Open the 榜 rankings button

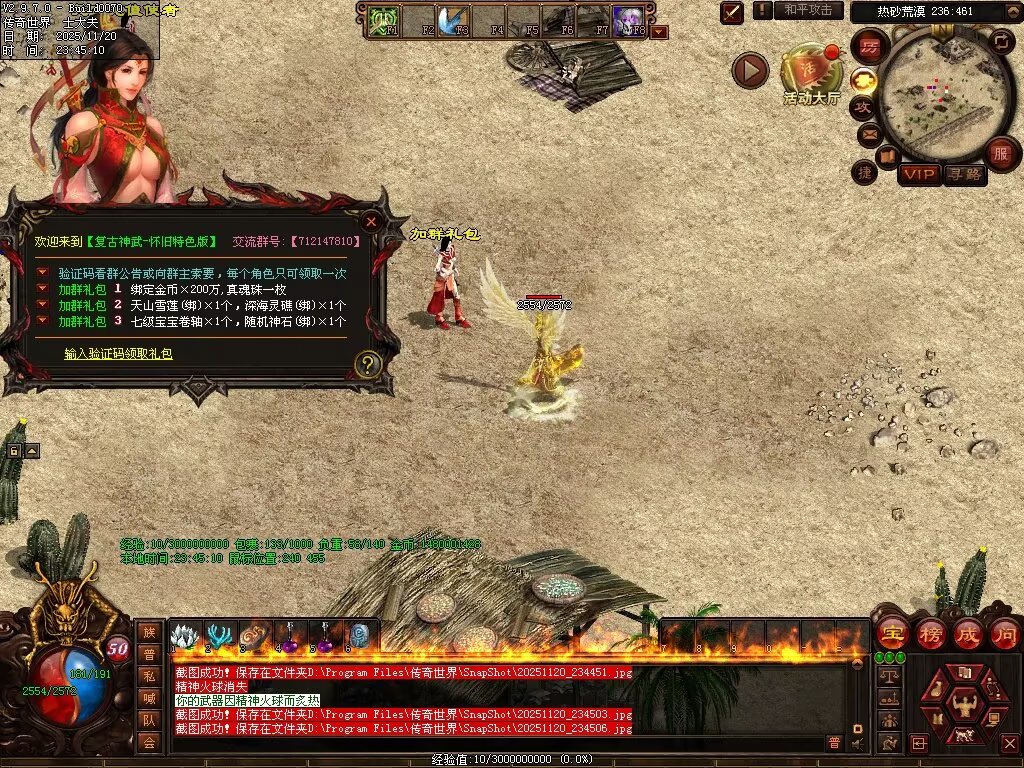tap(930, 633)
